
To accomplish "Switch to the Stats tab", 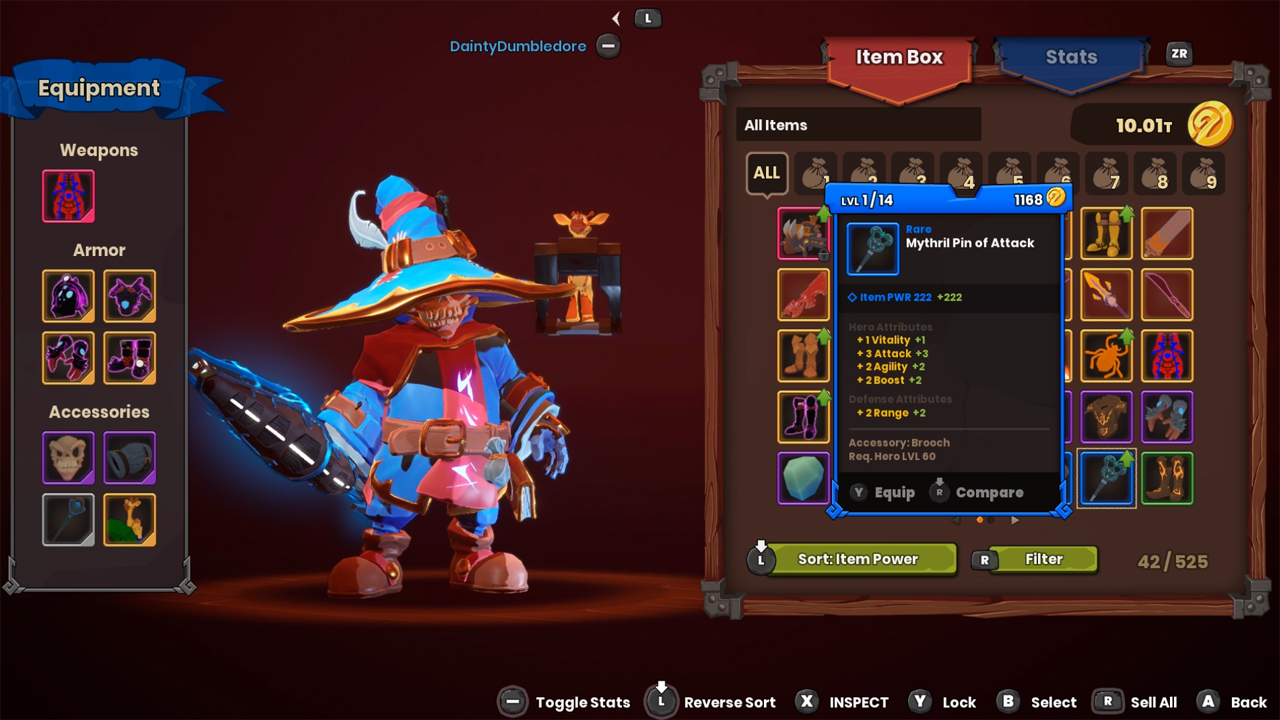I will click(x=1070, y=57).
